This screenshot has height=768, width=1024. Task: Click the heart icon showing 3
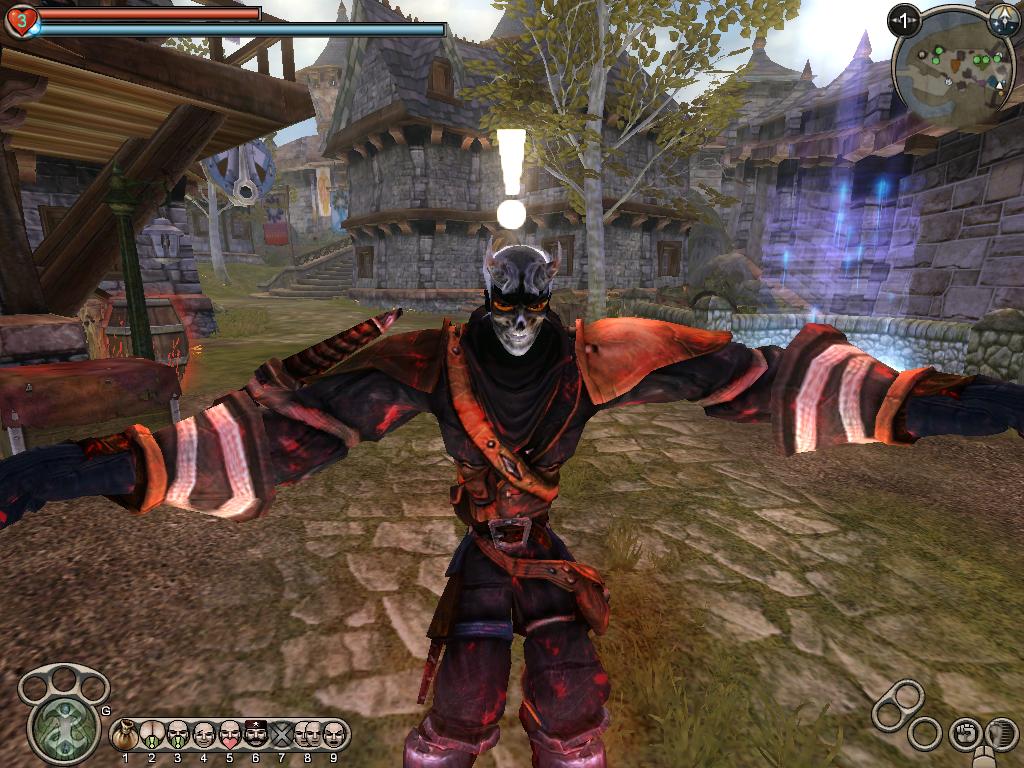(21, 20)
